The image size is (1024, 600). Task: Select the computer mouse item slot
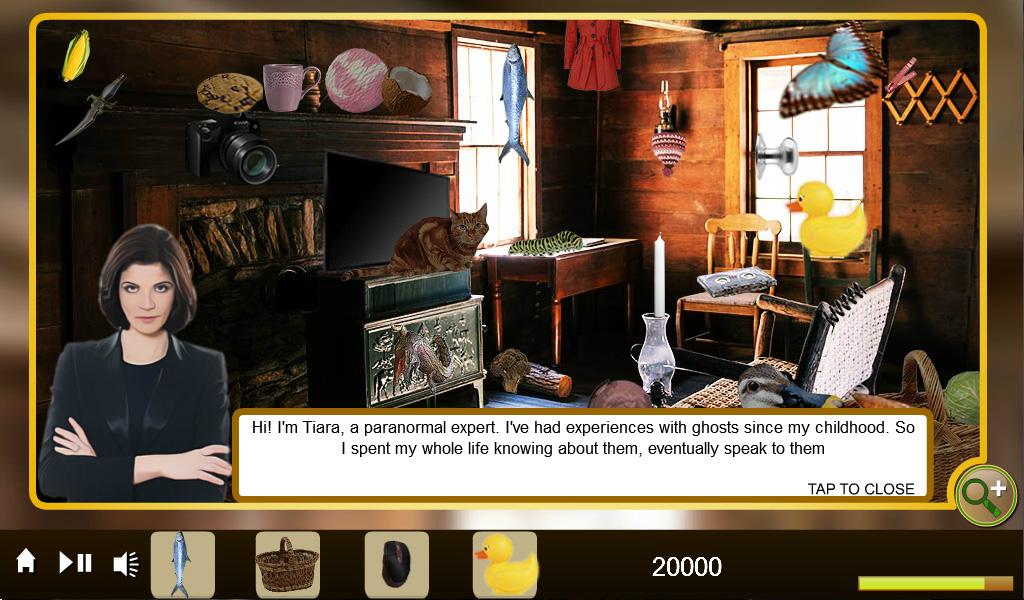coord(396,564)
